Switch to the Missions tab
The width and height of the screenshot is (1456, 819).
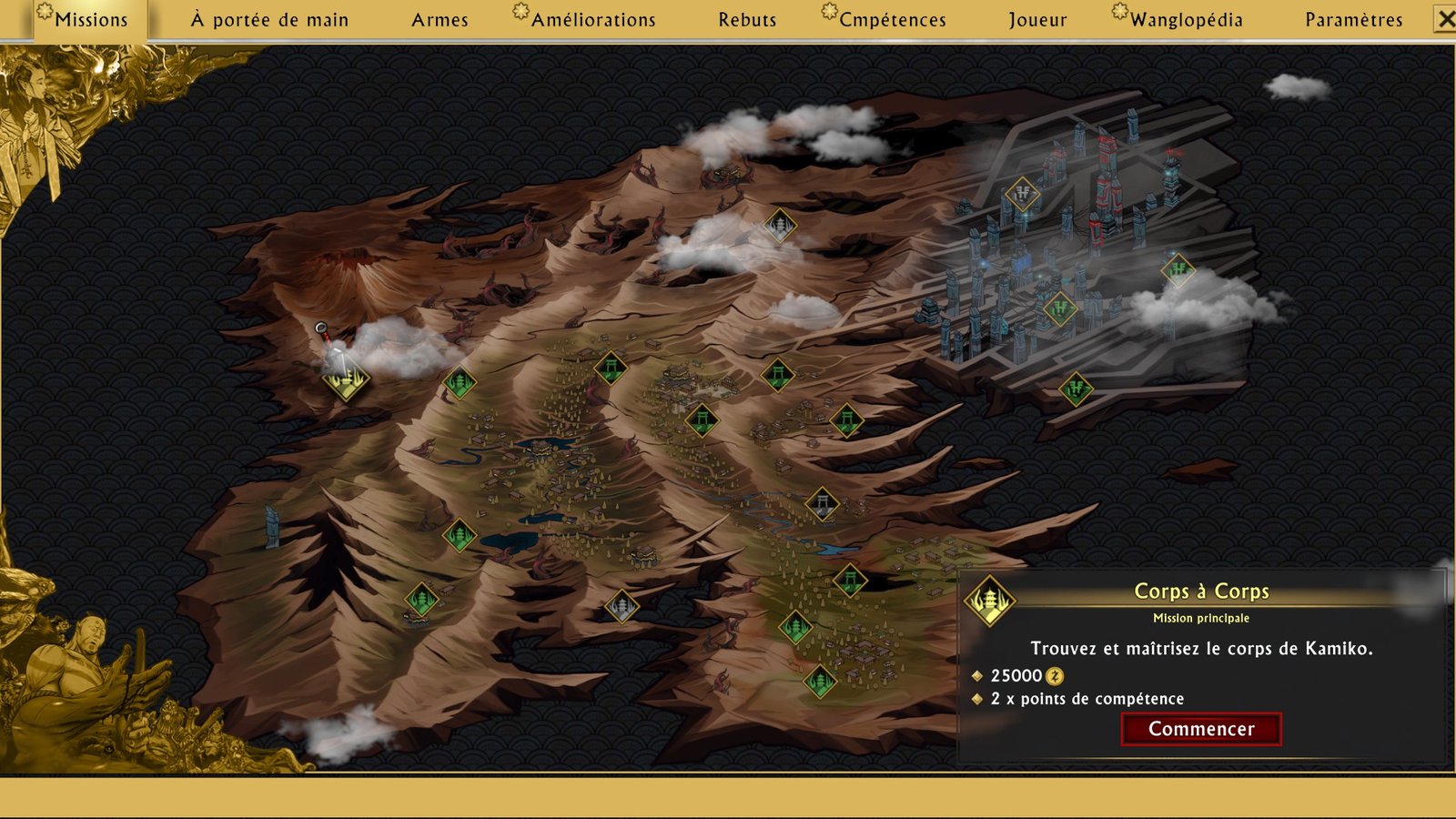click(90, 20)
